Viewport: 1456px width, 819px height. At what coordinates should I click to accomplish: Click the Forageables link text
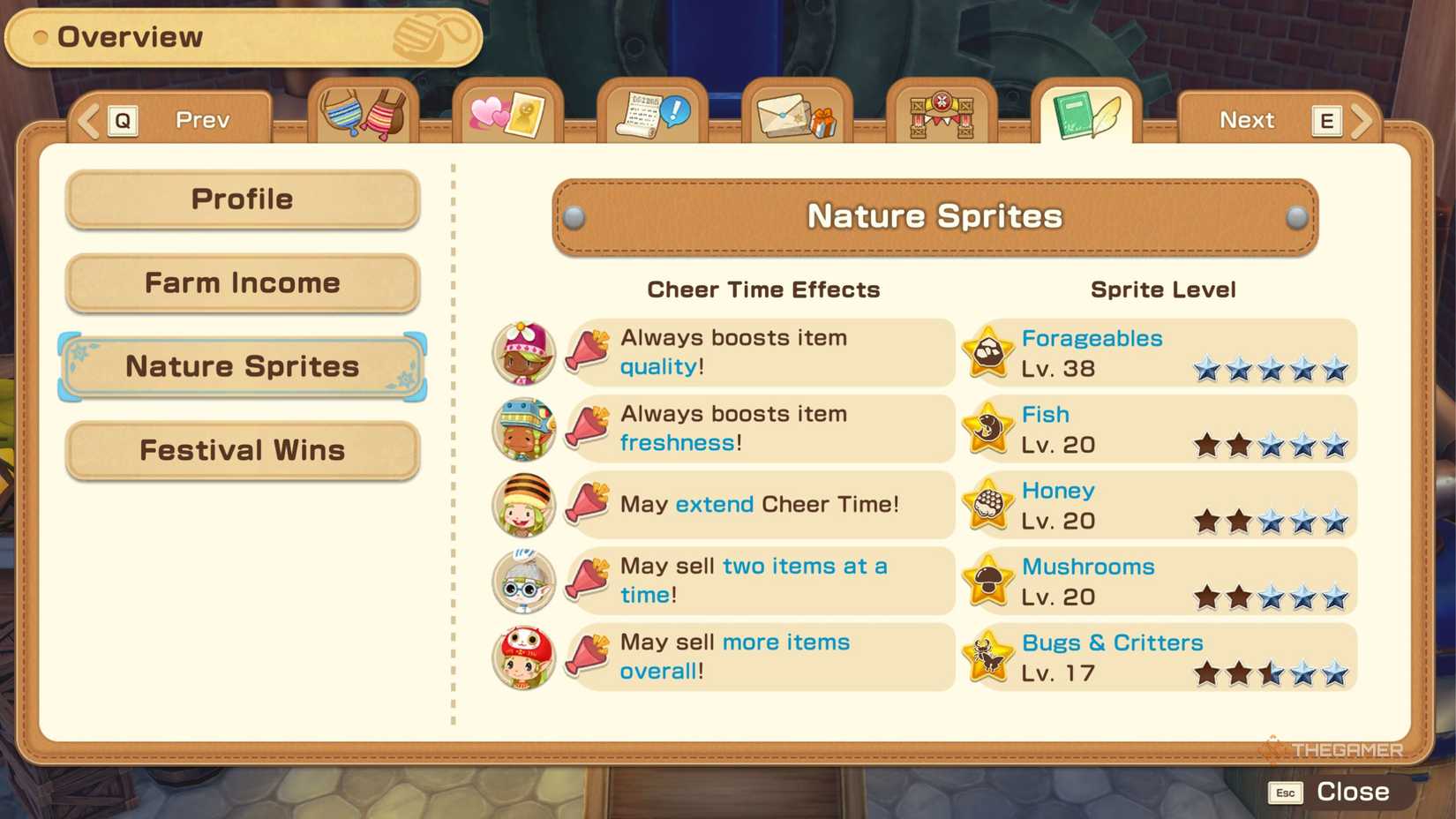click(1091, 337)
